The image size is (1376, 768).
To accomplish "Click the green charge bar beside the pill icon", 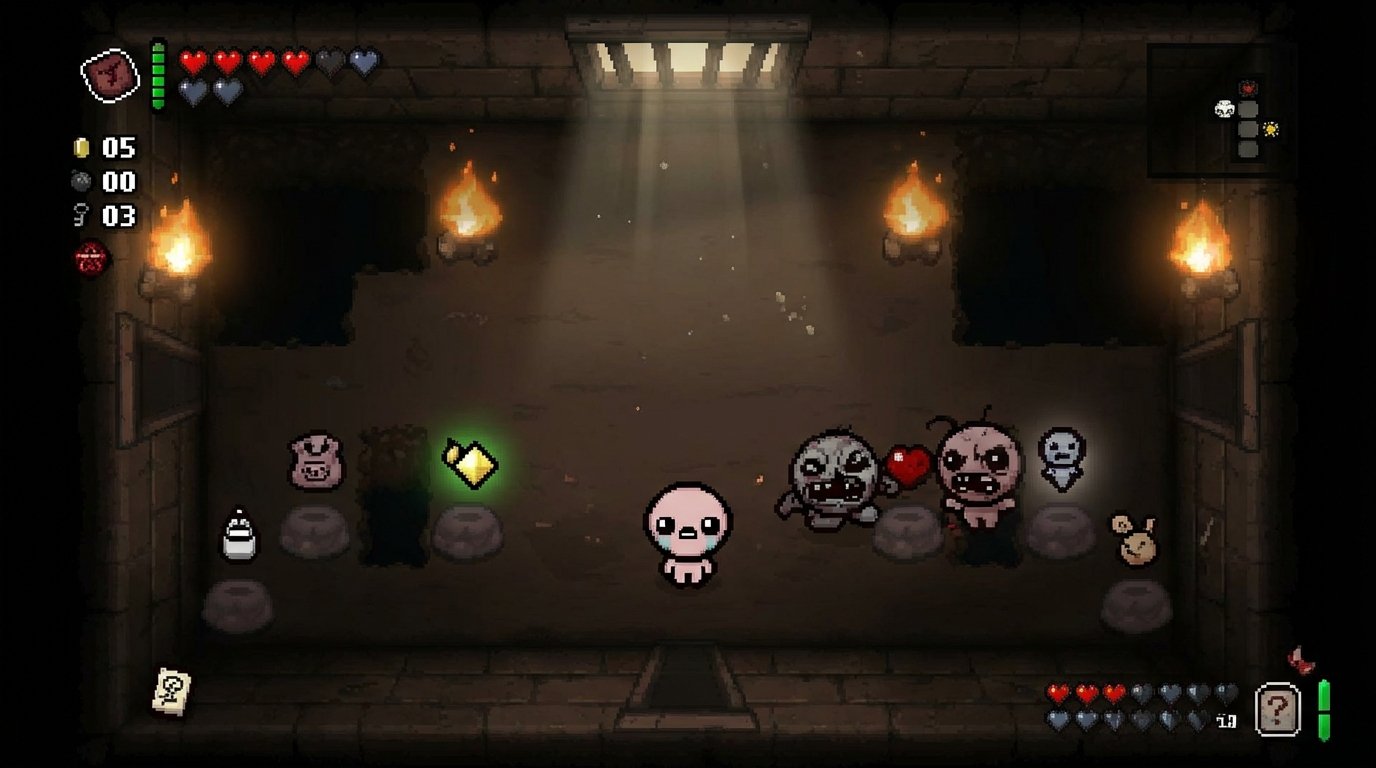I will pyautogui.click(x=158, y=75).
